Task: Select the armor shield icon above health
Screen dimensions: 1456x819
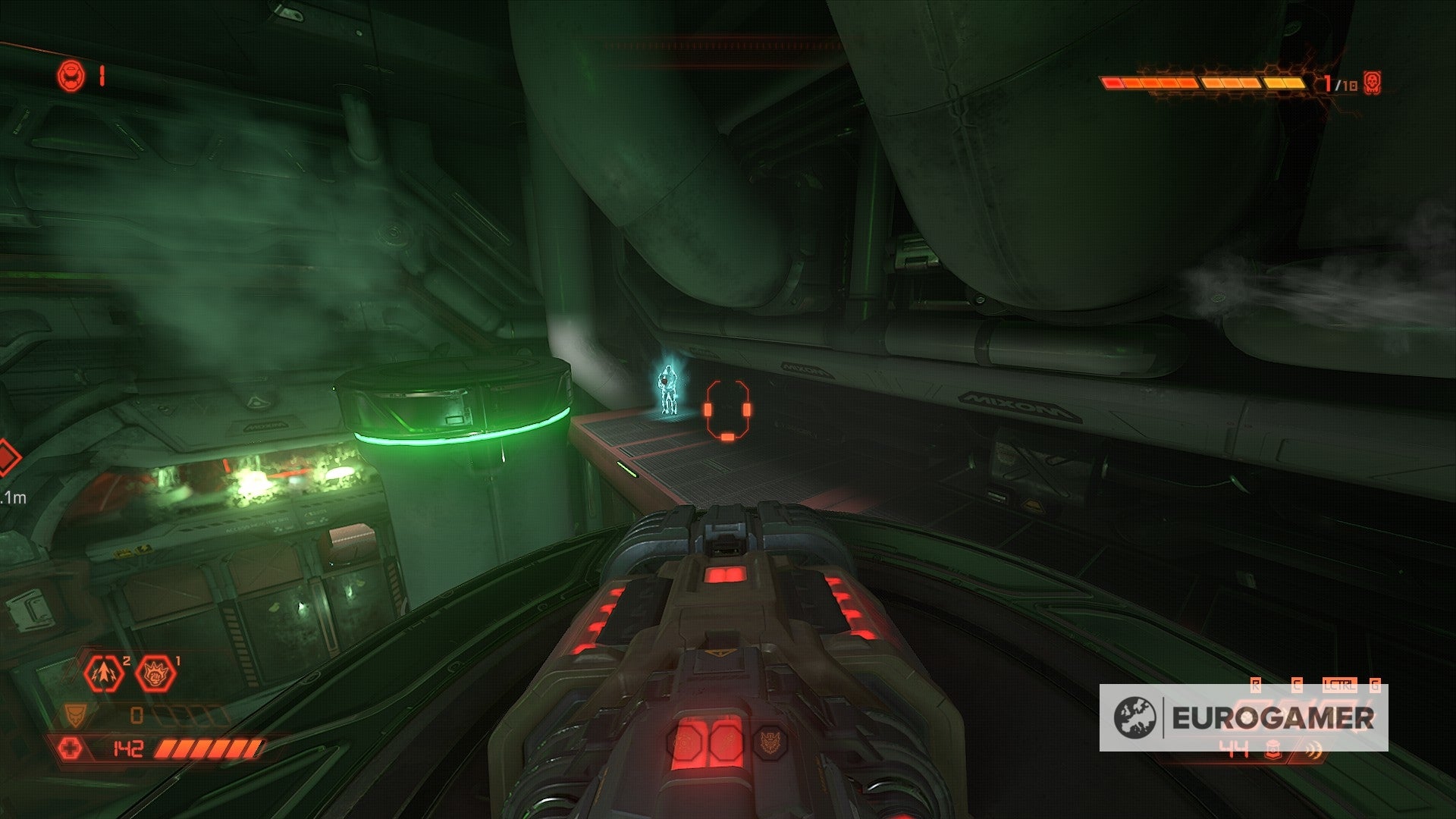Action: [75, 715]
